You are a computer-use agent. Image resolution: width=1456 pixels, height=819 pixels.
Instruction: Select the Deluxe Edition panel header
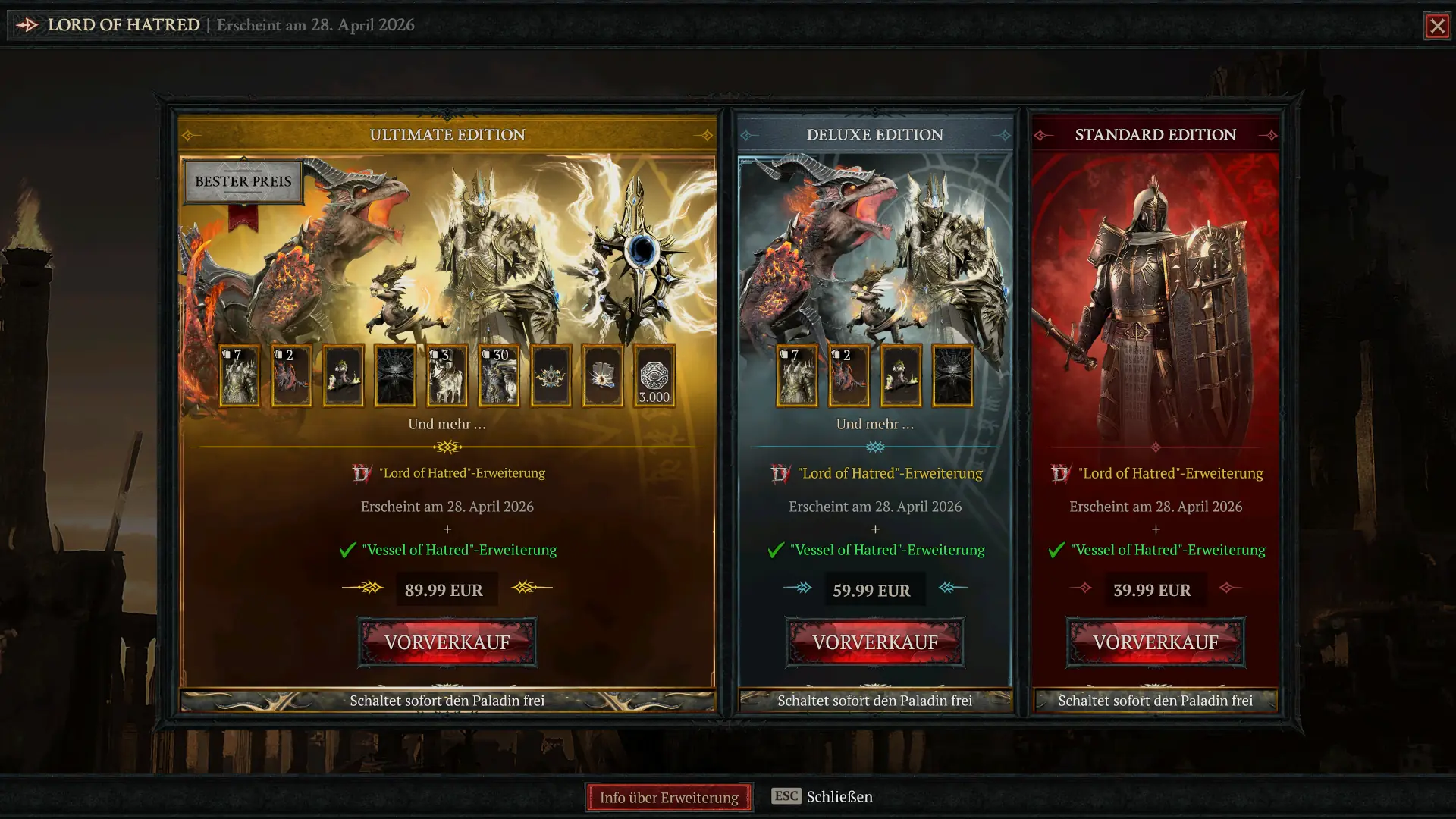pos(875,134)
